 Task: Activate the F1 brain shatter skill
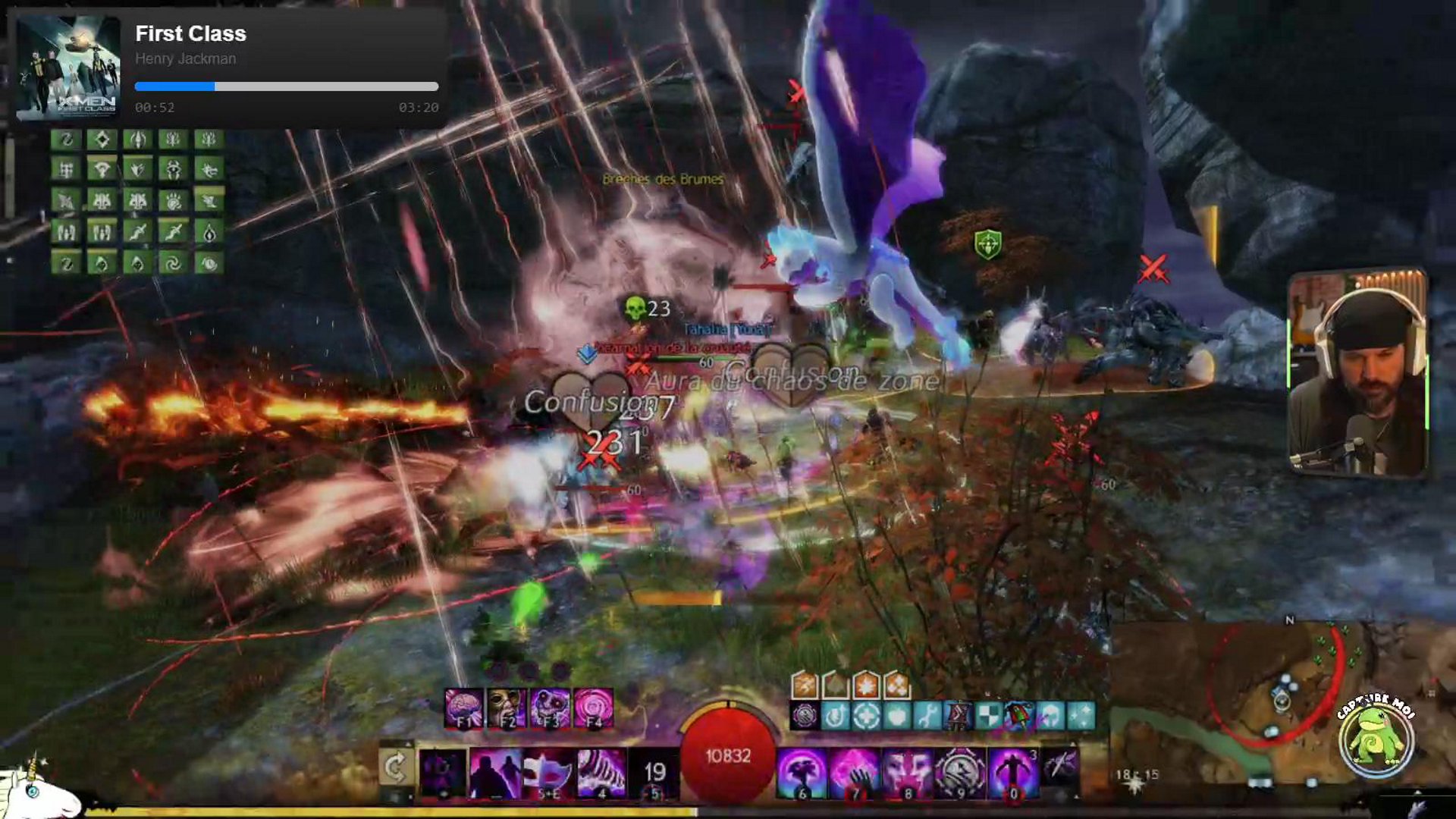pos(463,708)
